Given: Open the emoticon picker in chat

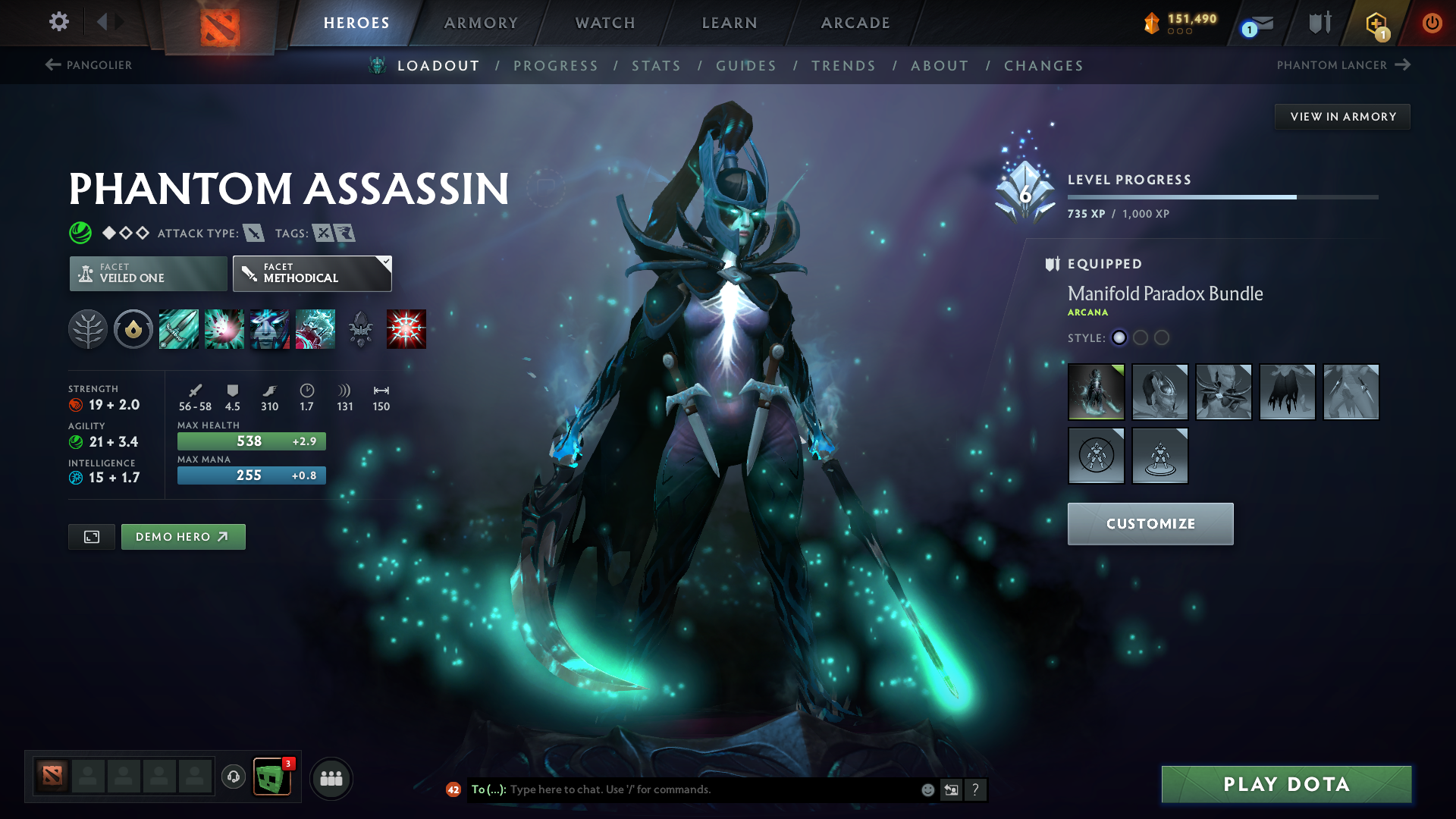Looking at the screenshot, I should click(x=927, y=789).
